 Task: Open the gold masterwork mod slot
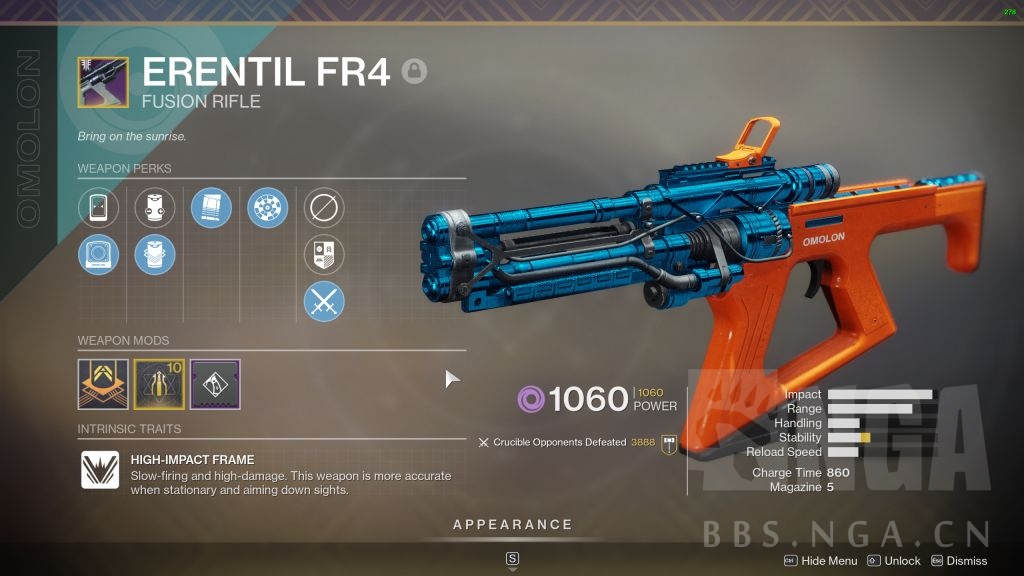click(x=159, y=384)
